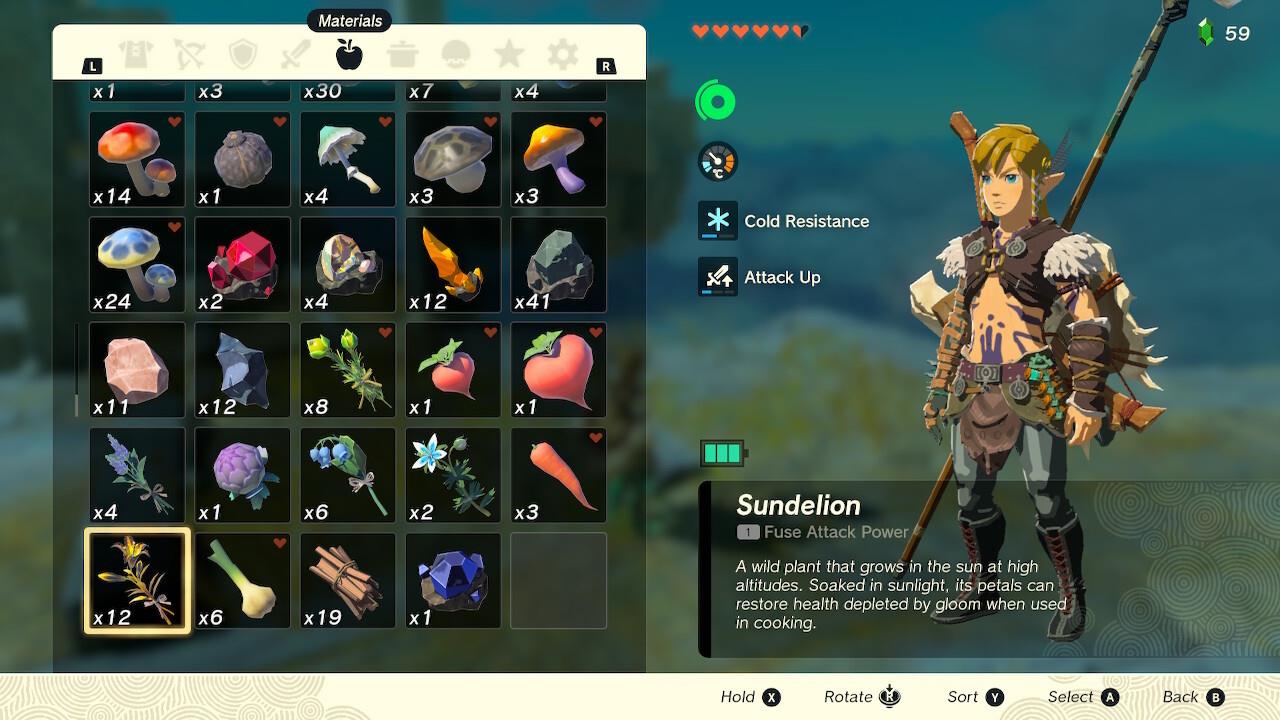Pick the ruby gemstone slot
The image size is (1280, 720).
pyautogui.click(x=243, y=265)
